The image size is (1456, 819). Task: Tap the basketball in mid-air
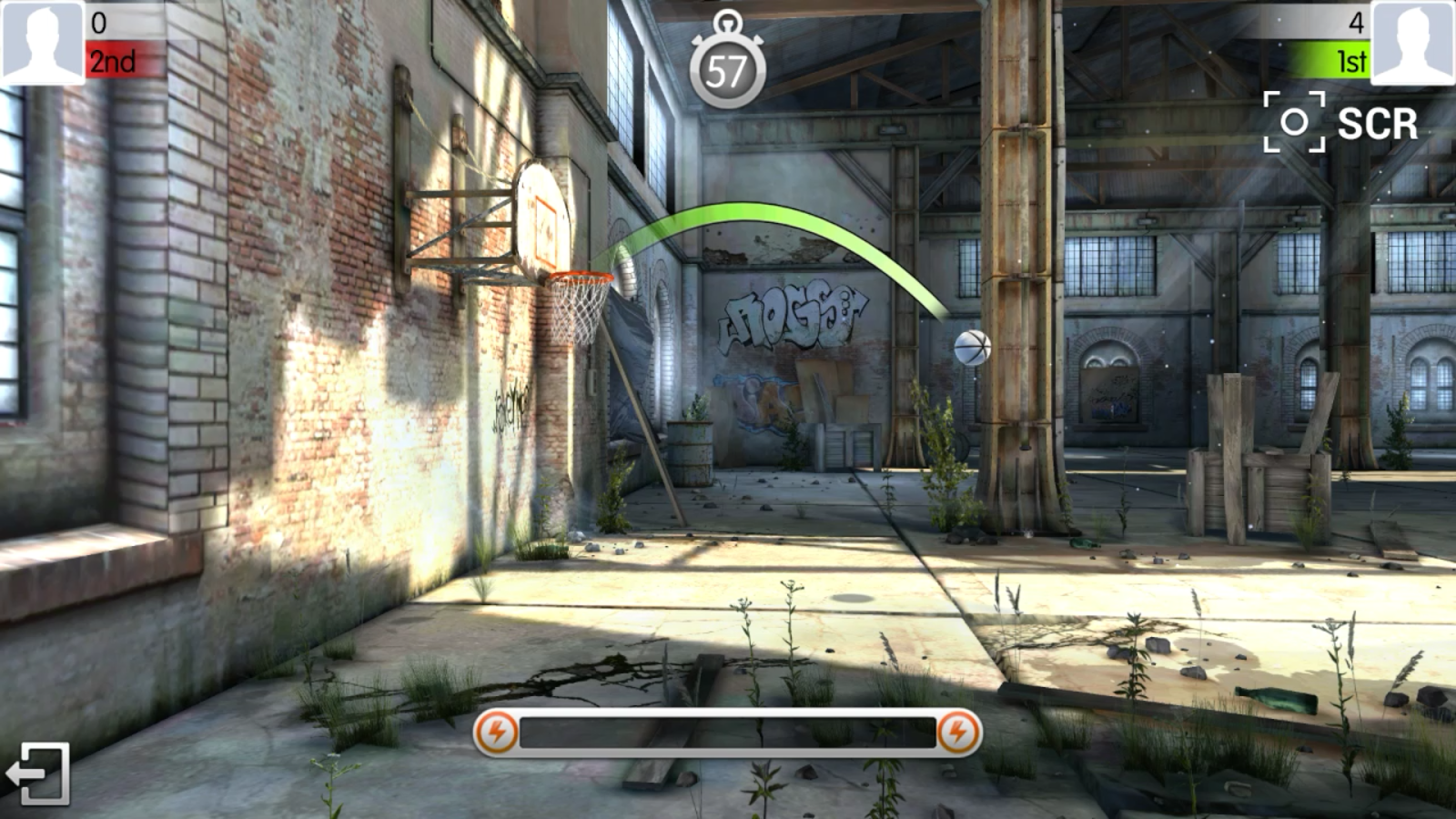(x=972, y=347)
